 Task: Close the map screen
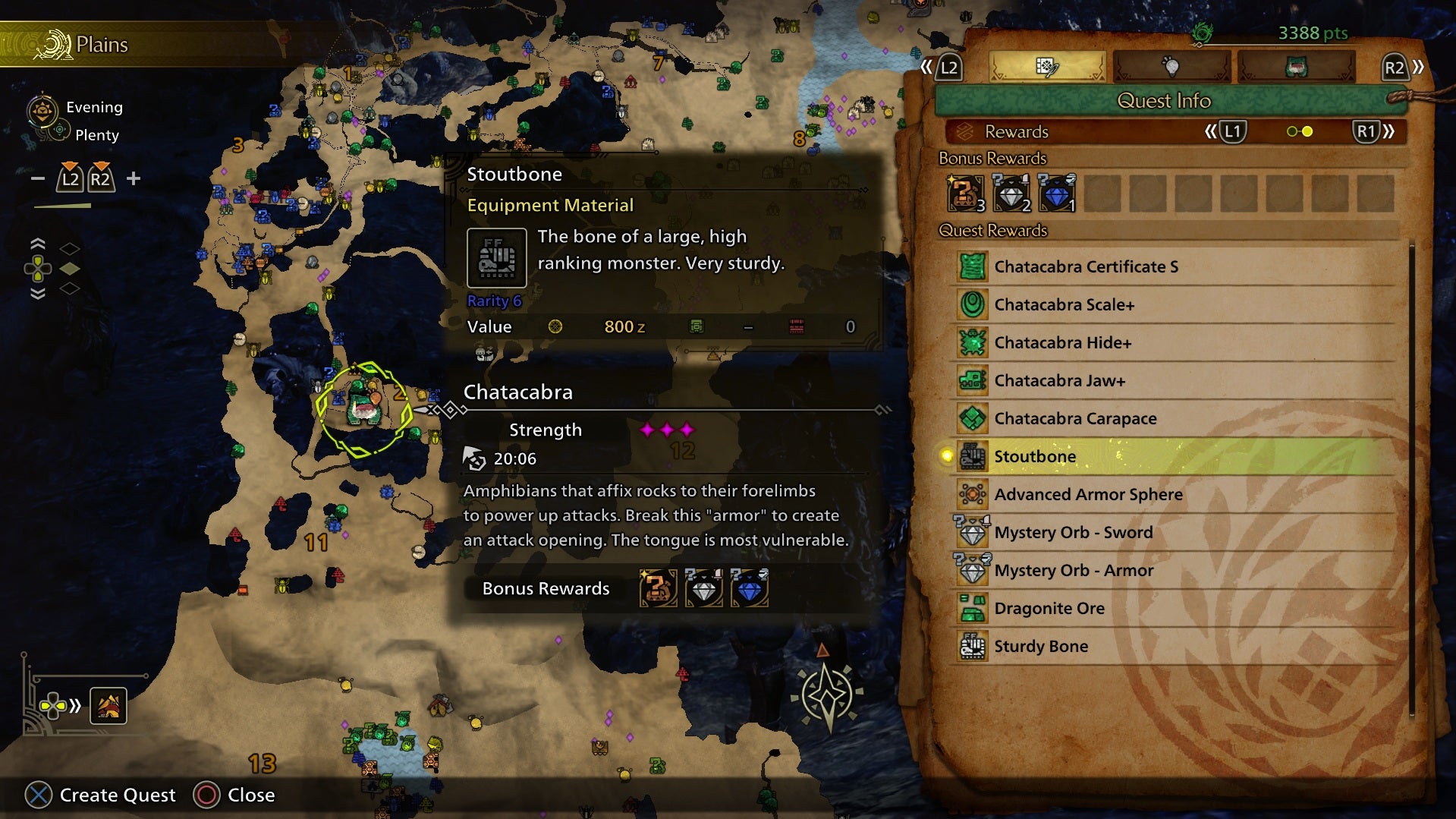click(x=234, y=795)
